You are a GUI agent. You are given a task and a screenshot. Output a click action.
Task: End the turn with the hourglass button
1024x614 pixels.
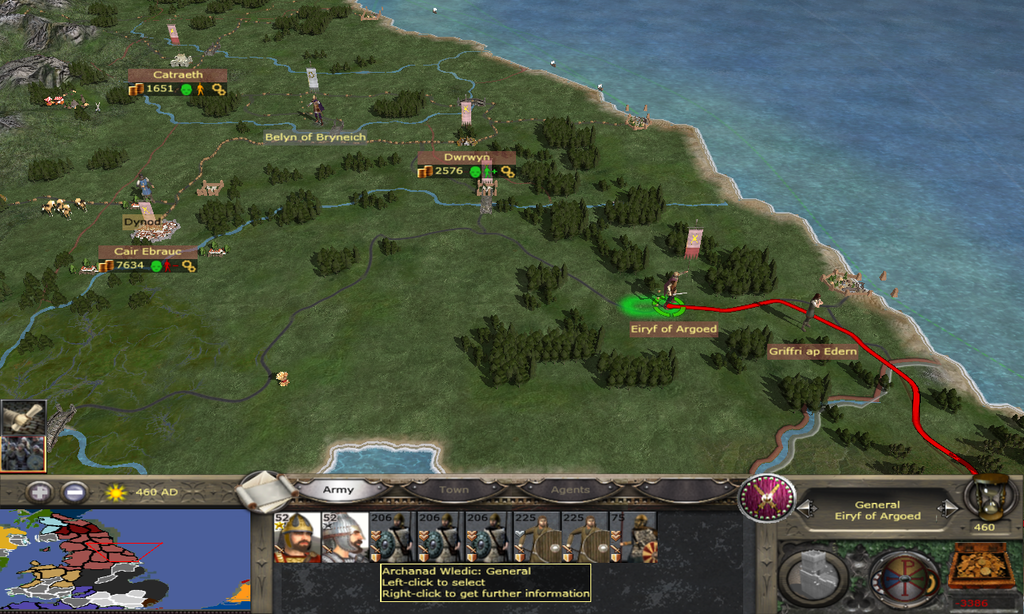point(985,498)
